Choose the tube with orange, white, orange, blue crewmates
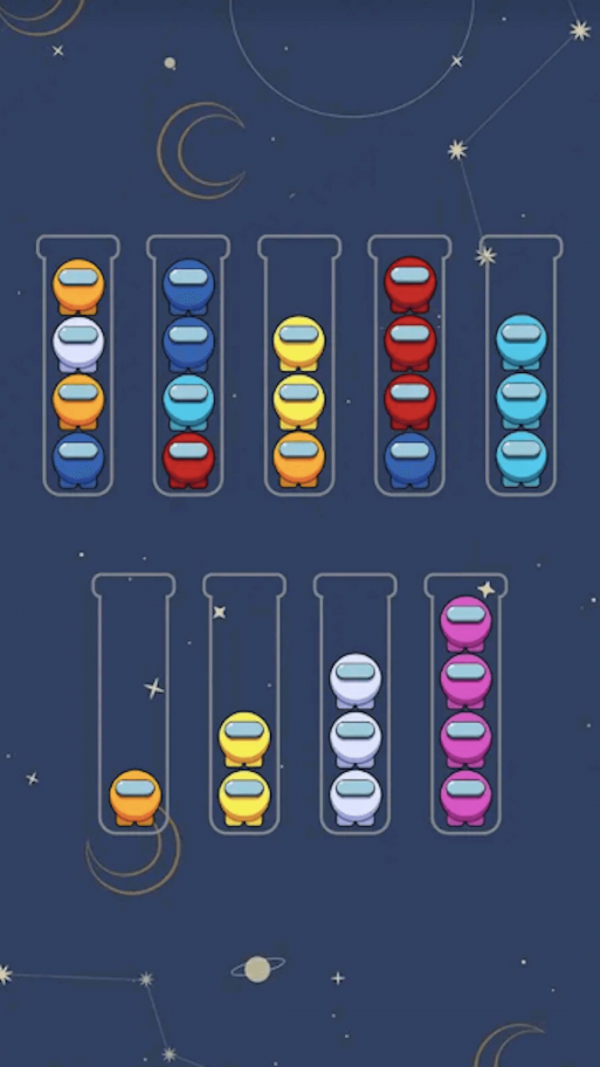Image resolution: width=600 pixels, height=1067 pixels. pos(78,366)
